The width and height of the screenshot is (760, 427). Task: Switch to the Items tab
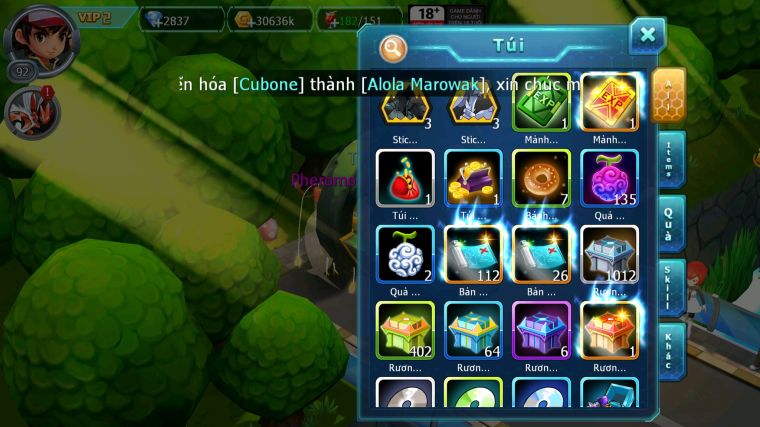coord(670,159)
